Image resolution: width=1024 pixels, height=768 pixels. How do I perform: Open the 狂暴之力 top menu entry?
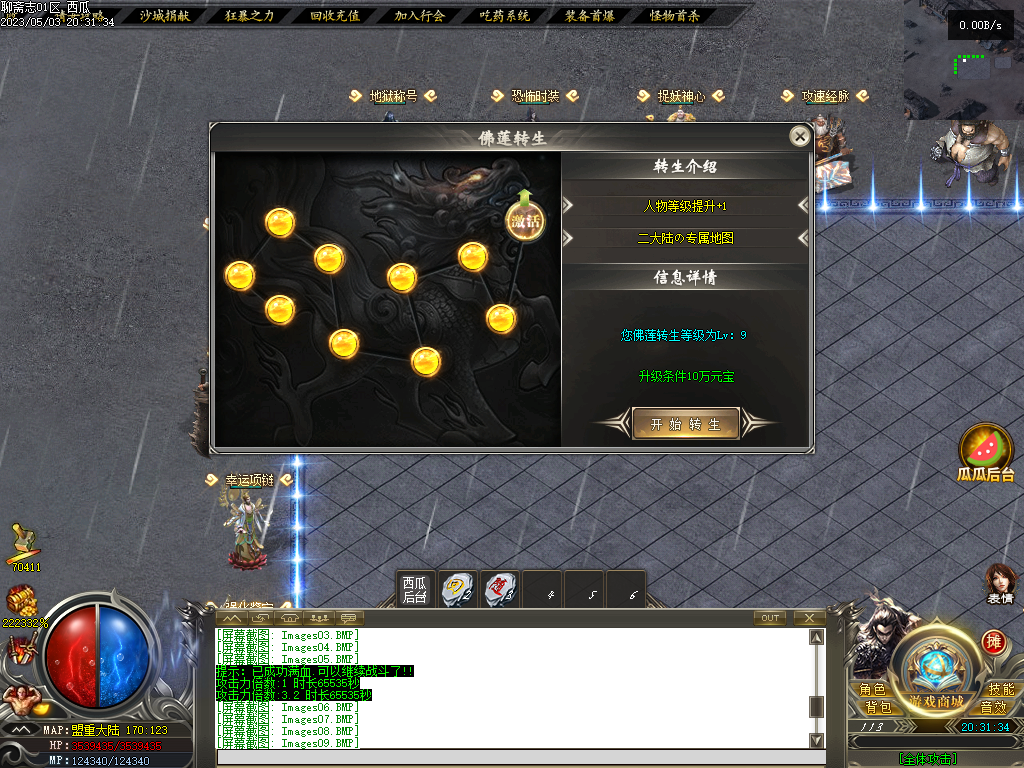(x=249, y=15)
